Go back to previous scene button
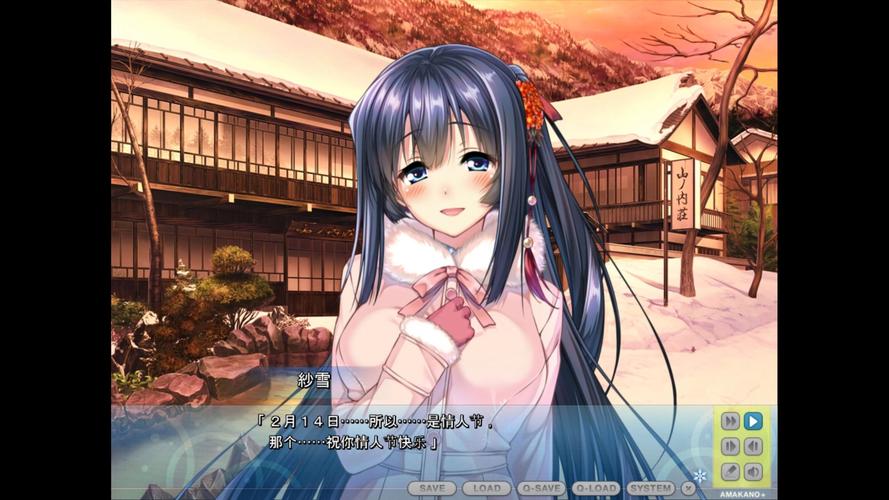This screenshot has height=500, width=889. point(754,446)
